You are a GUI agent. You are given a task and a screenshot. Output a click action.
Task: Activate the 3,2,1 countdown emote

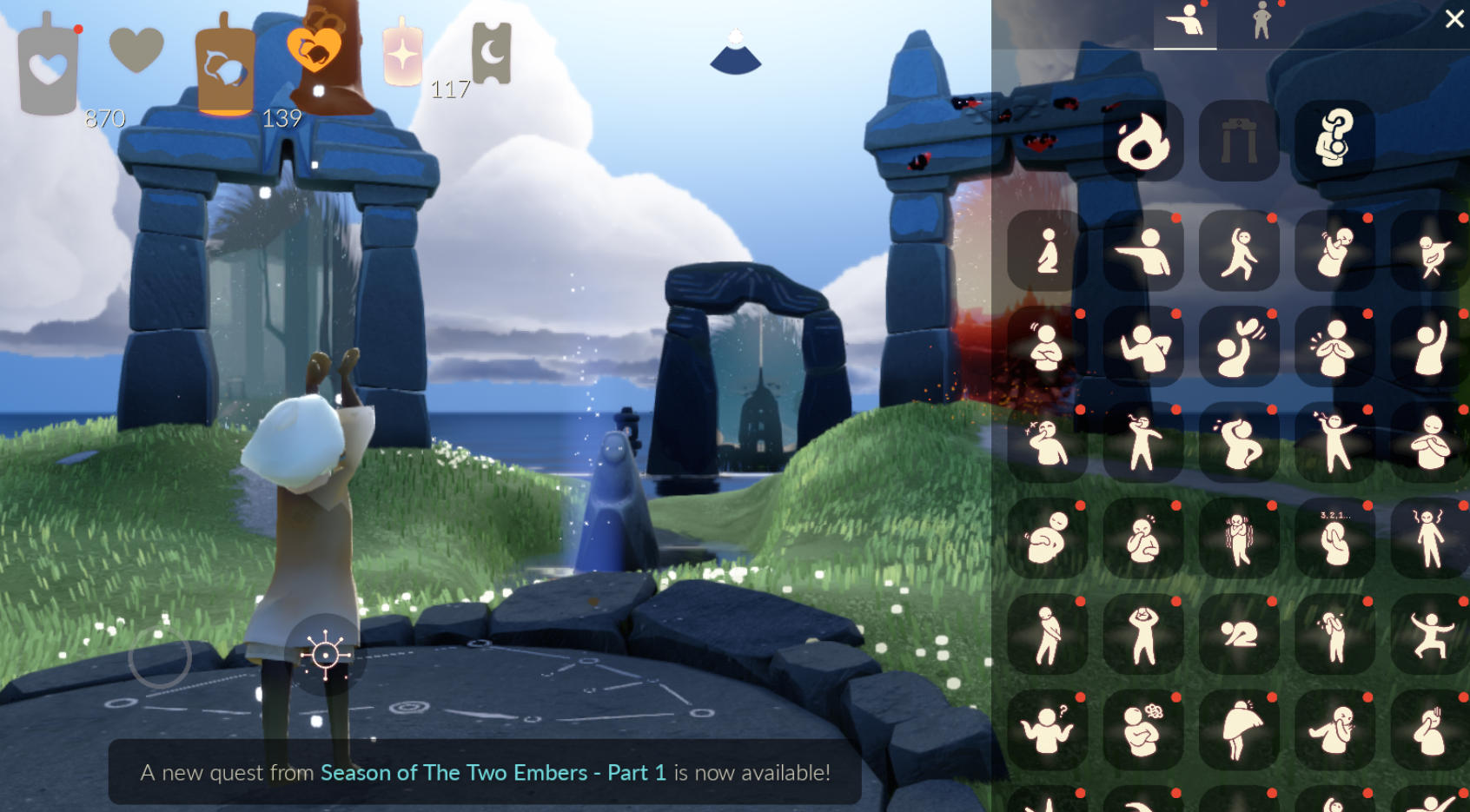(1334, 538)
